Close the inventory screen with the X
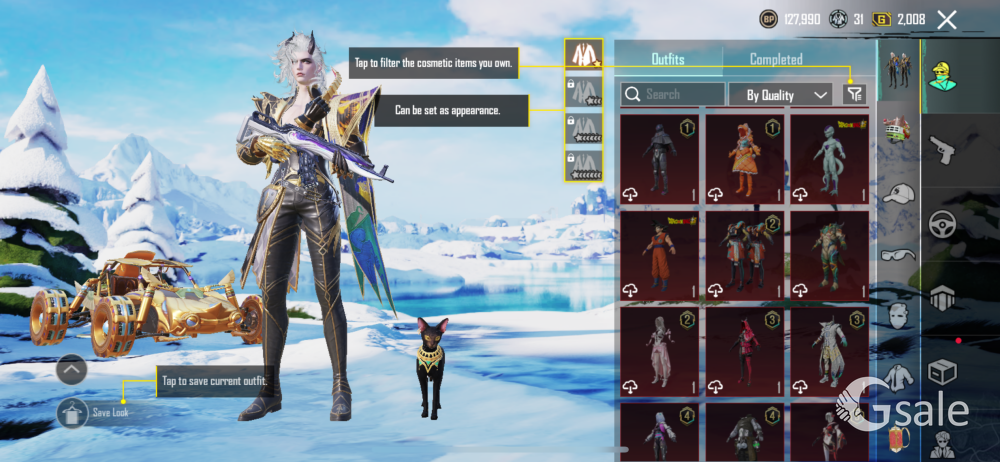The width and height of the screenshot is (1000, 462). (947, 19)
